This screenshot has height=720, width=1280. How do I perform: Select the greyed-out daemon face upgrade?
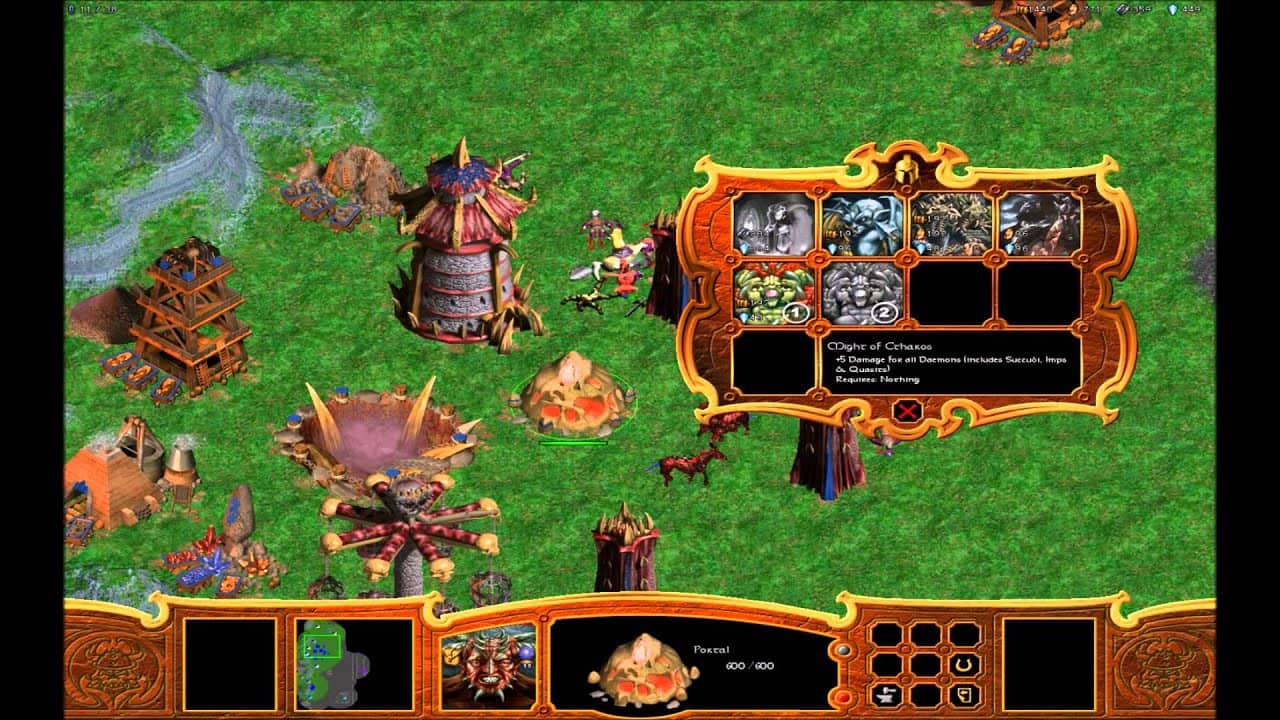862,294
